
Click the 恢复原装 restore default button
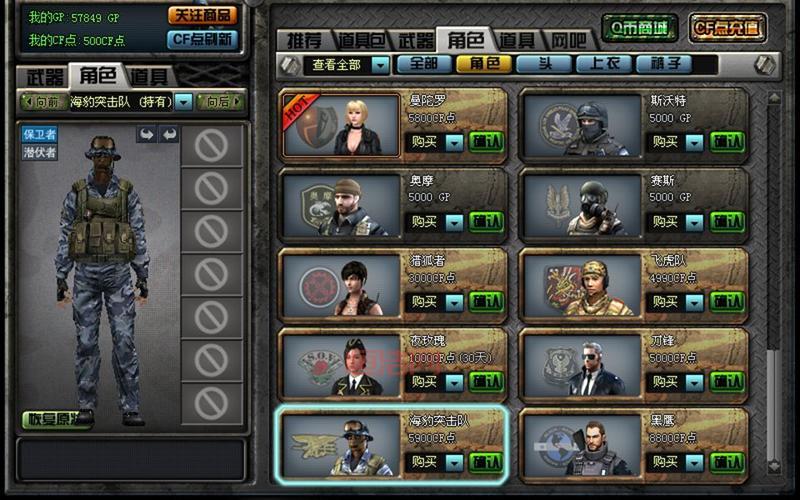point(50,419)
